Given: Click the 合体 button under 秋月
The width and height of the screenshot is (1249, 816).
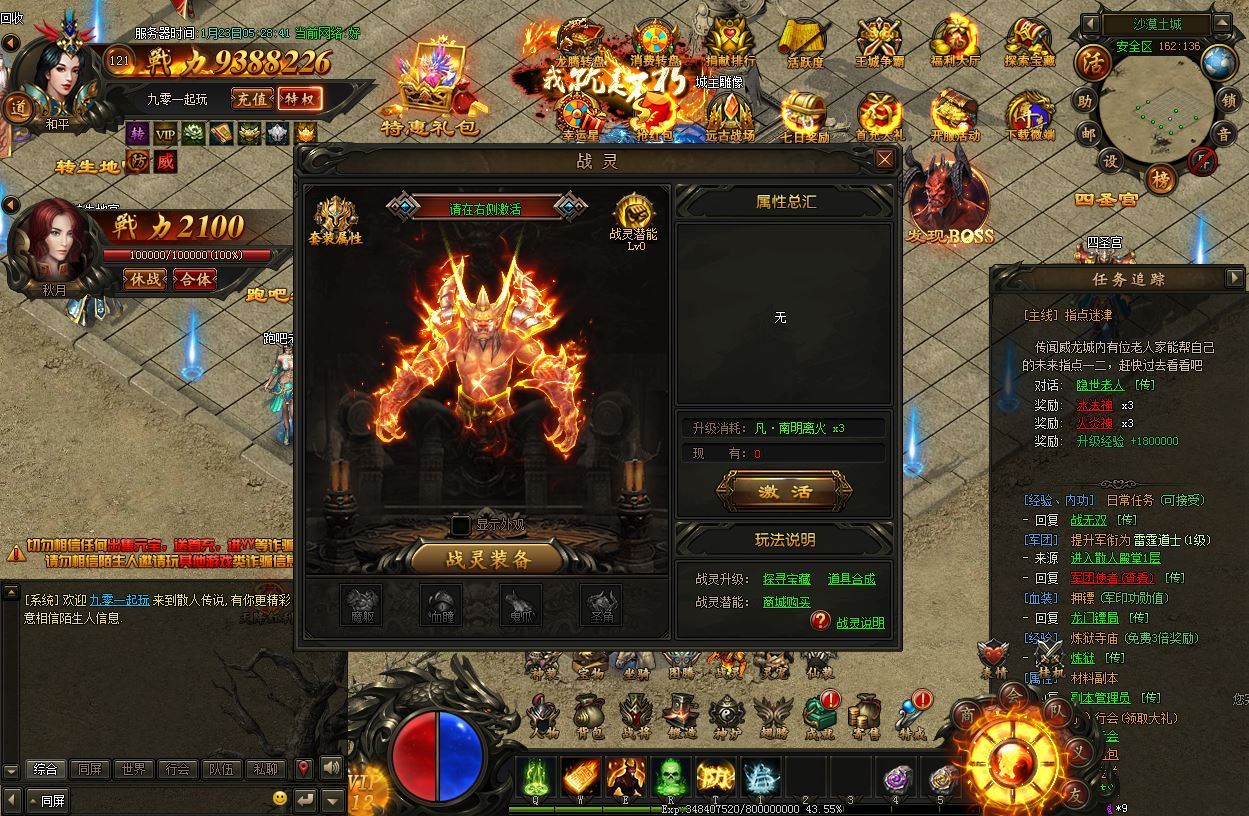Looking at the screenshot, I should click(194, 279).
